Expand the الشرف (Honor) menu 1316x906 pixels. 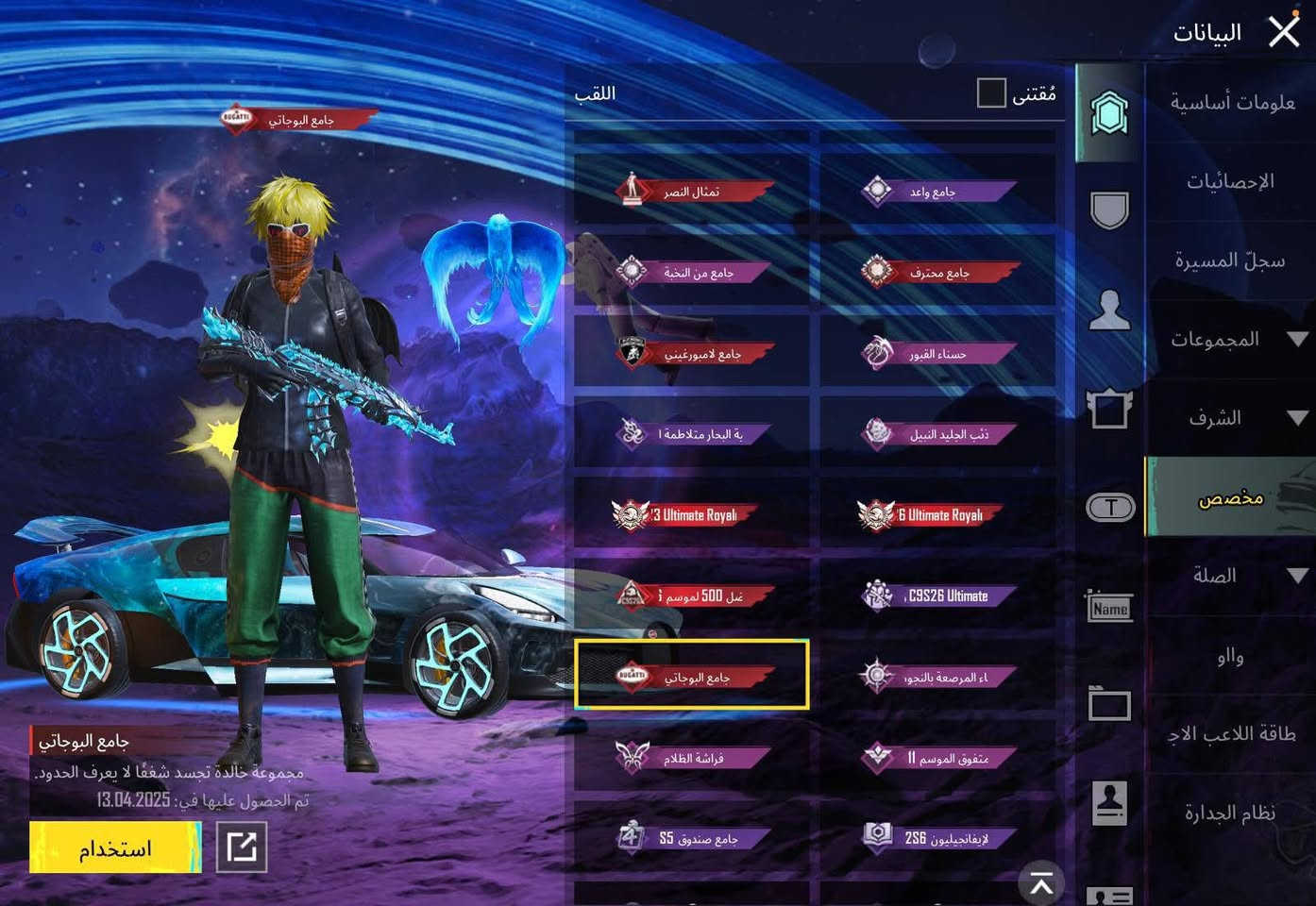click(x=1229, y=418)
